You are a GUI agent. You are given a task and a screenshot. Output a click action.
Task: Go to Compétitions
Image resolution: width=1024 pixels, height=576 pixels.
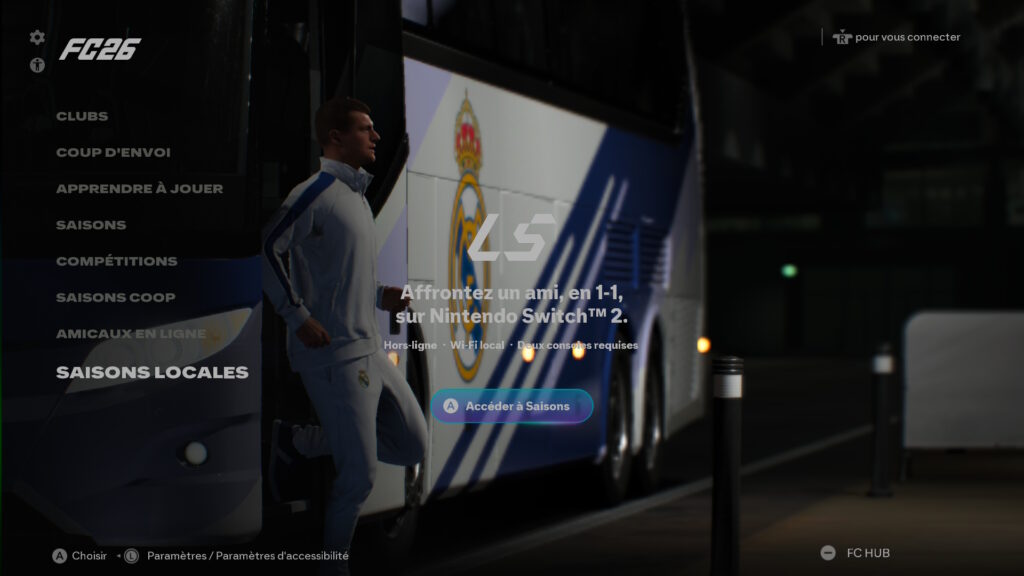[116, 261]
